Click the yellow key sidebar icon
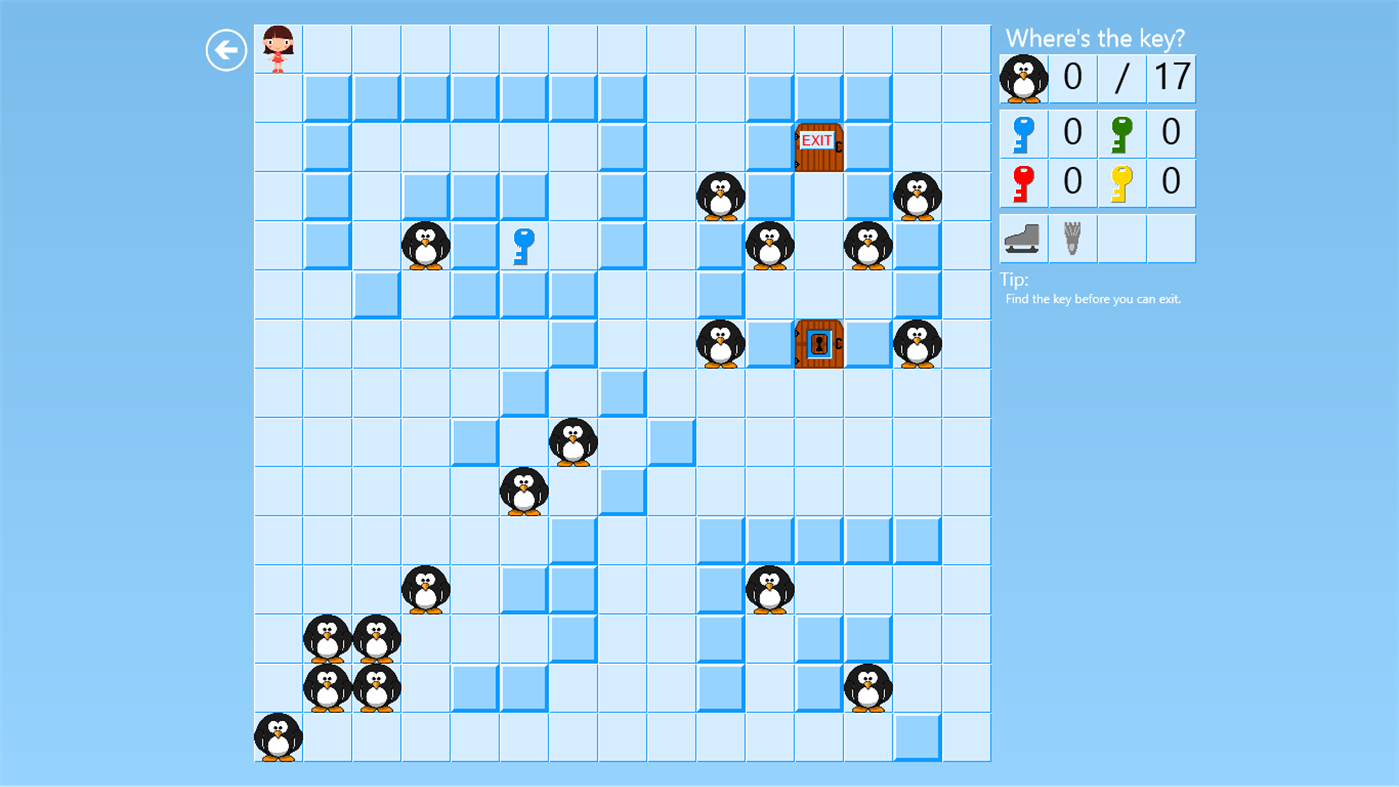 click(x=1121, y=182)
